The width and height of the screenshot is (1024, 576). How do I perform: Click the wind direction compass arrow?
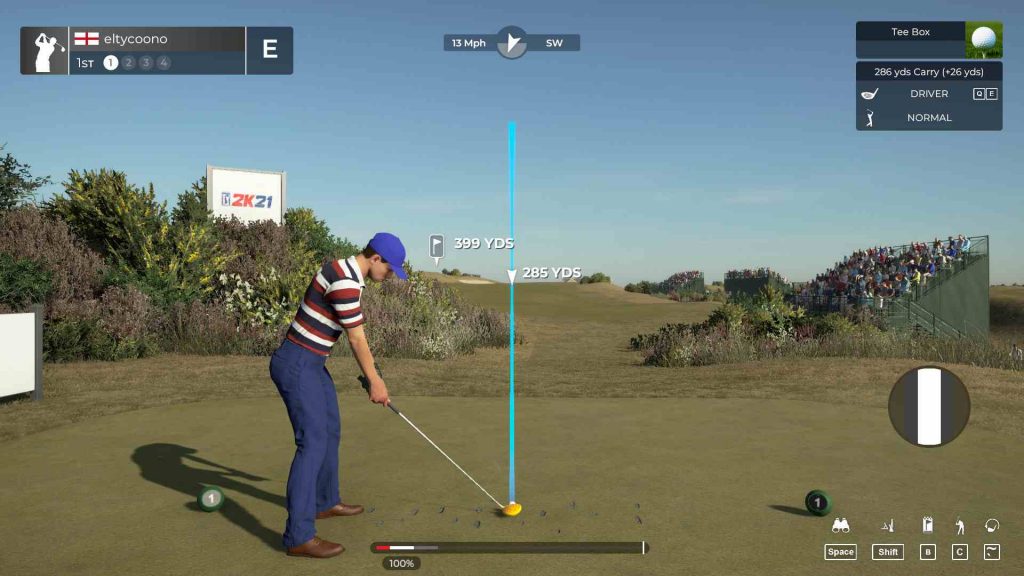tap(512, 43)
